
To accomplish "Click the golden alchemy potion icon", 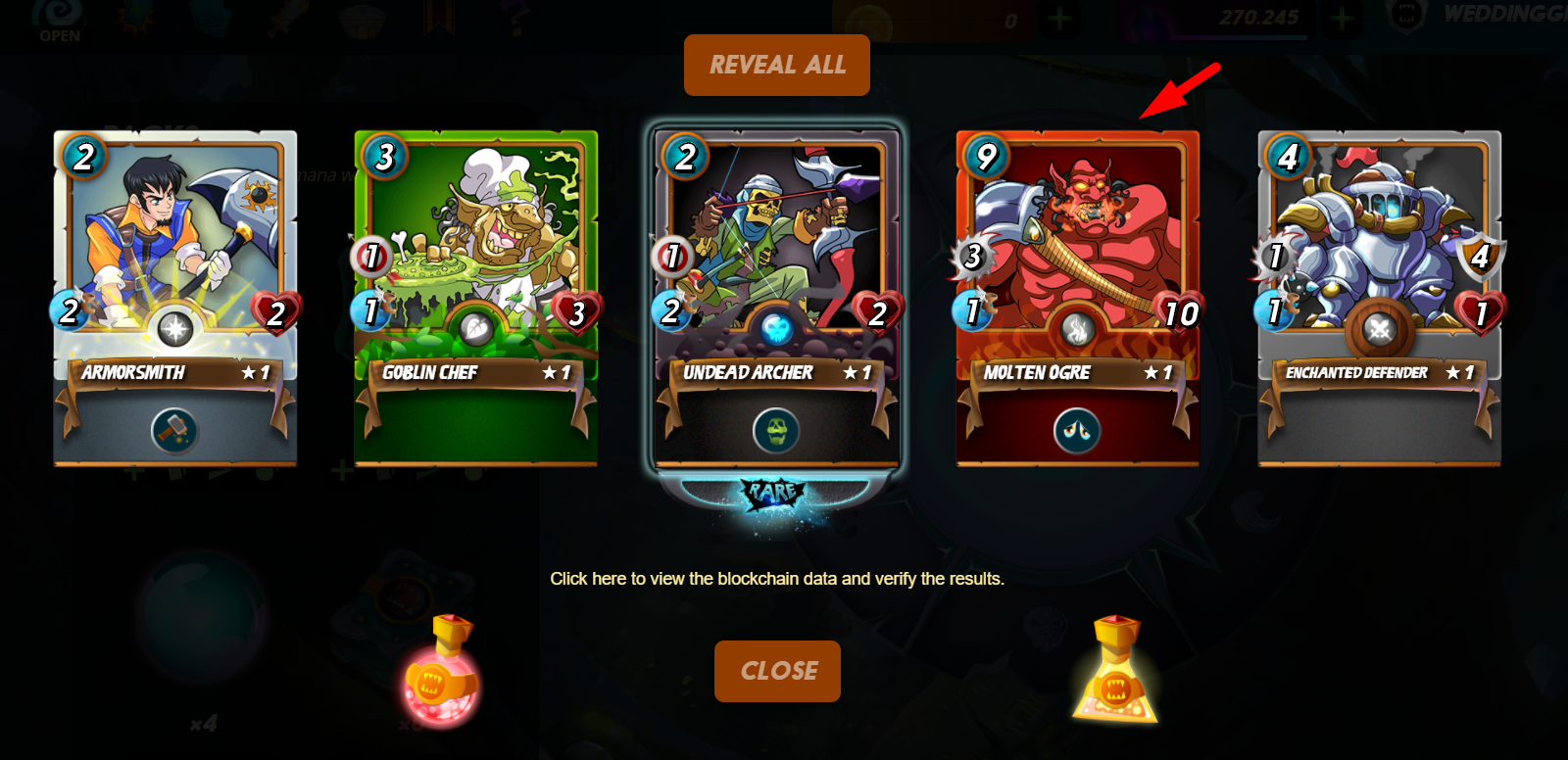I will tap(1115, 672).
